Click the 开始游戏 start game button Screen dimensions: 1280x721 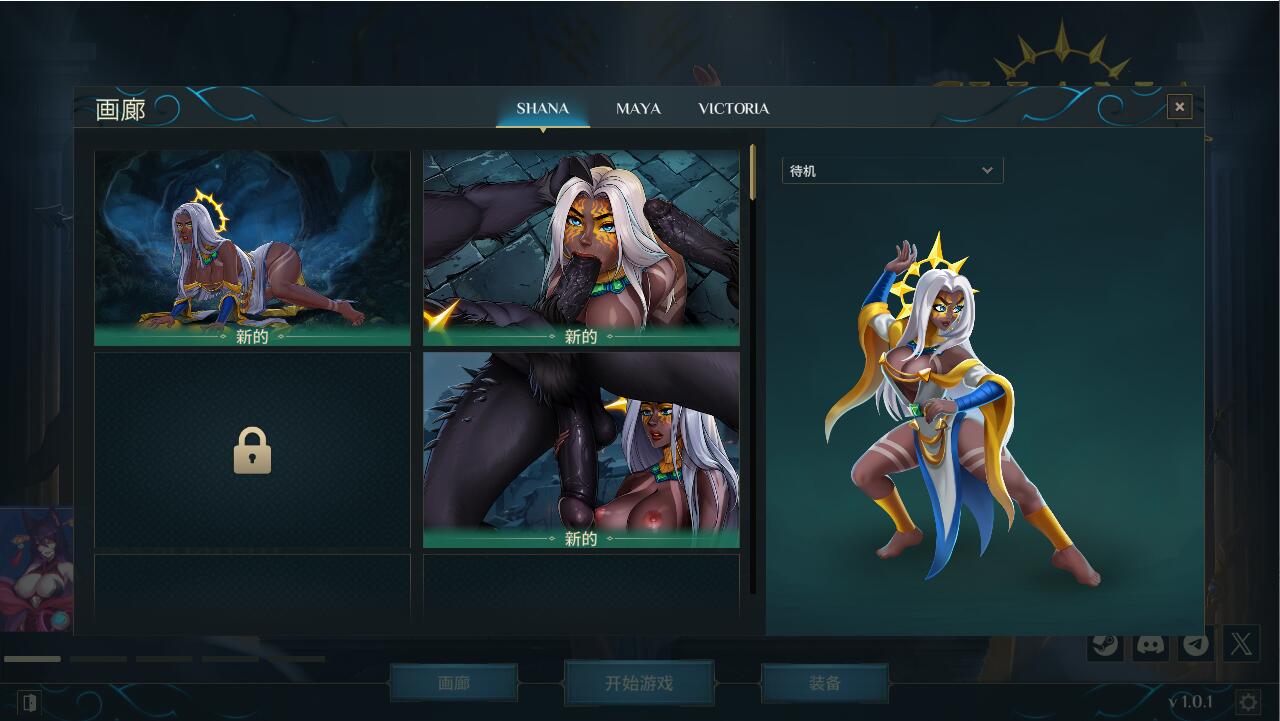pos(639,683)
